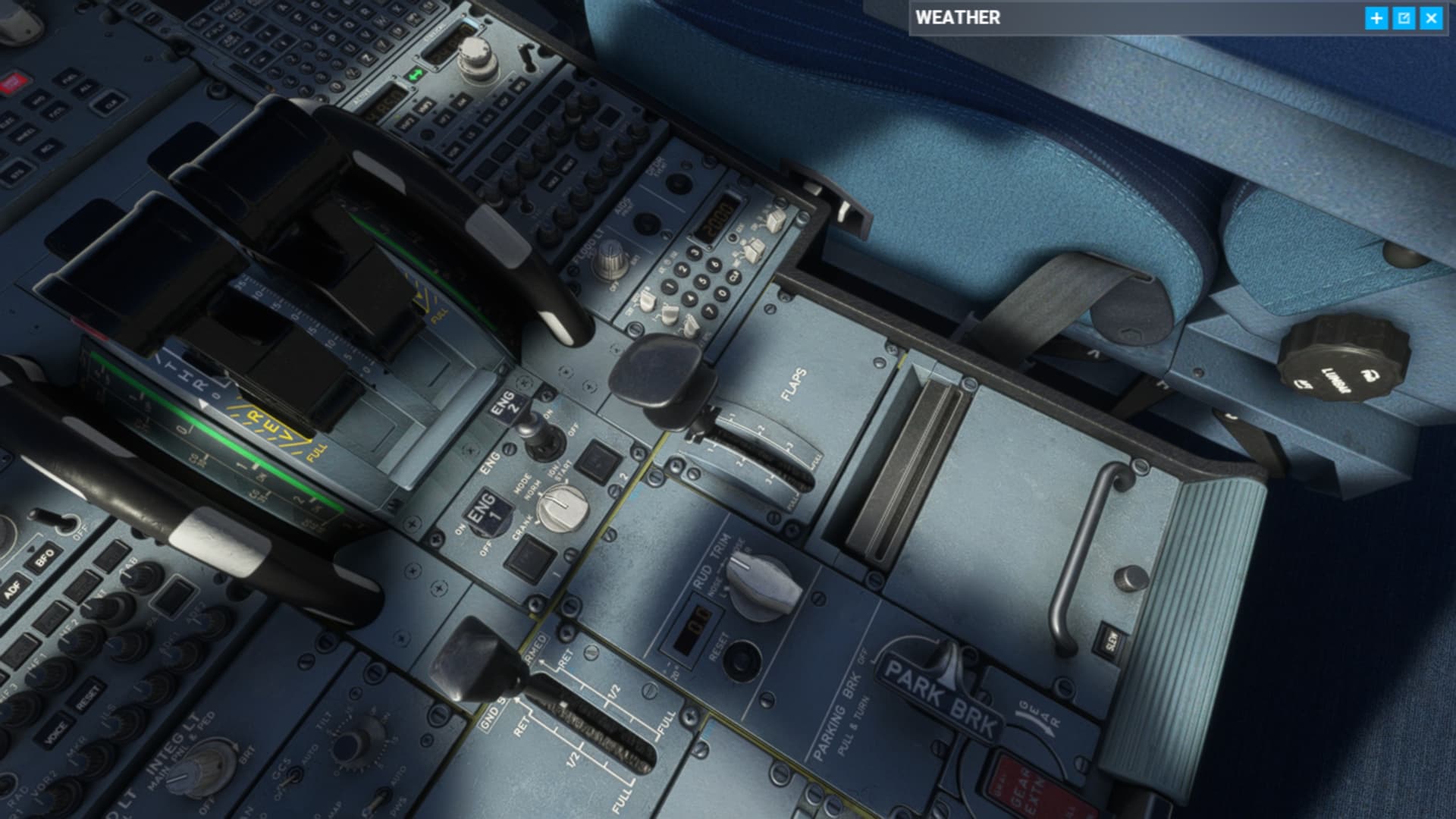The height and width of the screenshot is (819, 1456).
Task: Pop out the WEATHER window
Action: [1404, 17]
